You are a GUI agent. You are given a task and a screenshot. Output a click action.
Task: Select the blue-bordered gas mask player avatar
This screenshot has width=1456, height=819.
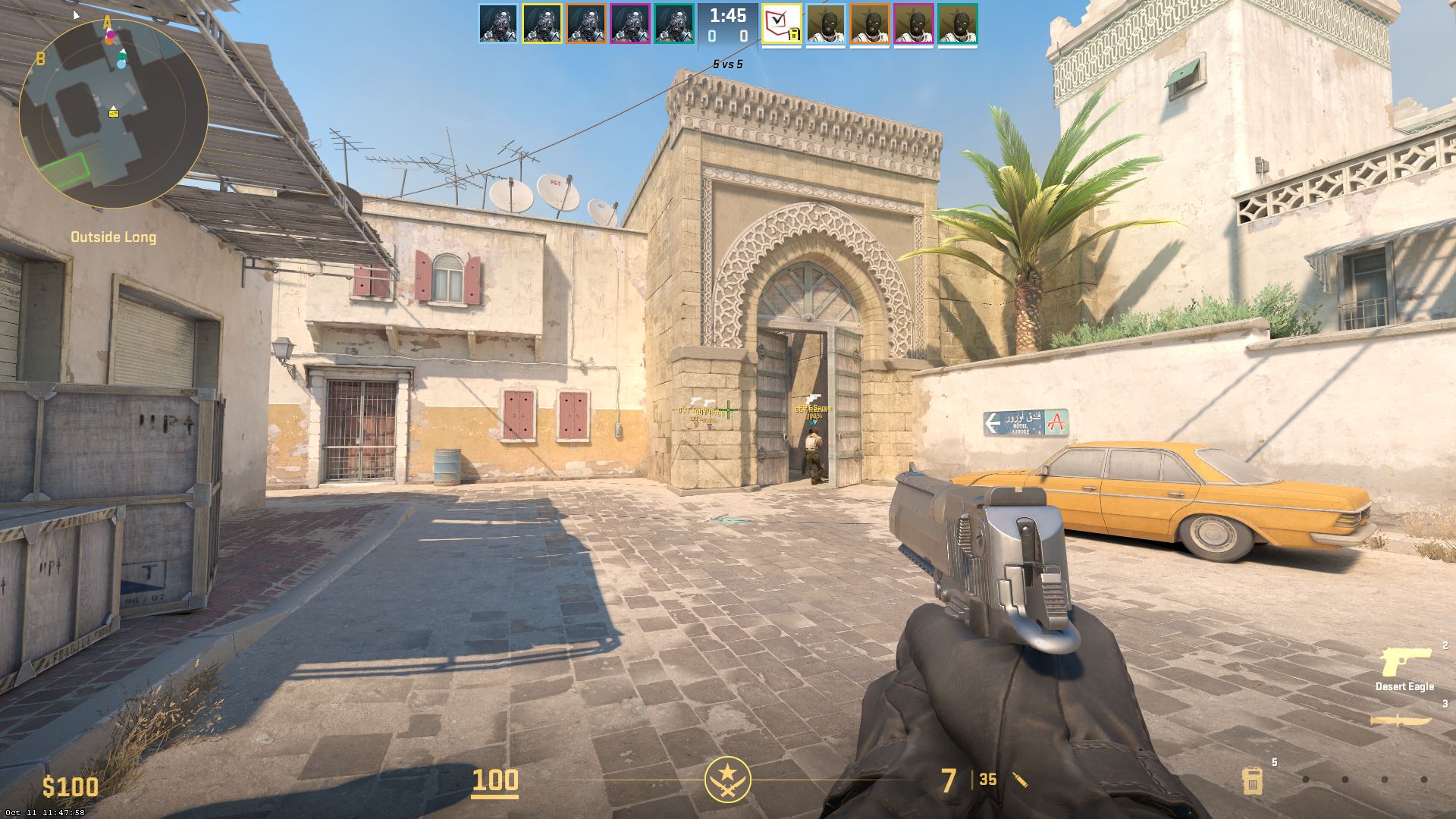click(x=498, y=24)
